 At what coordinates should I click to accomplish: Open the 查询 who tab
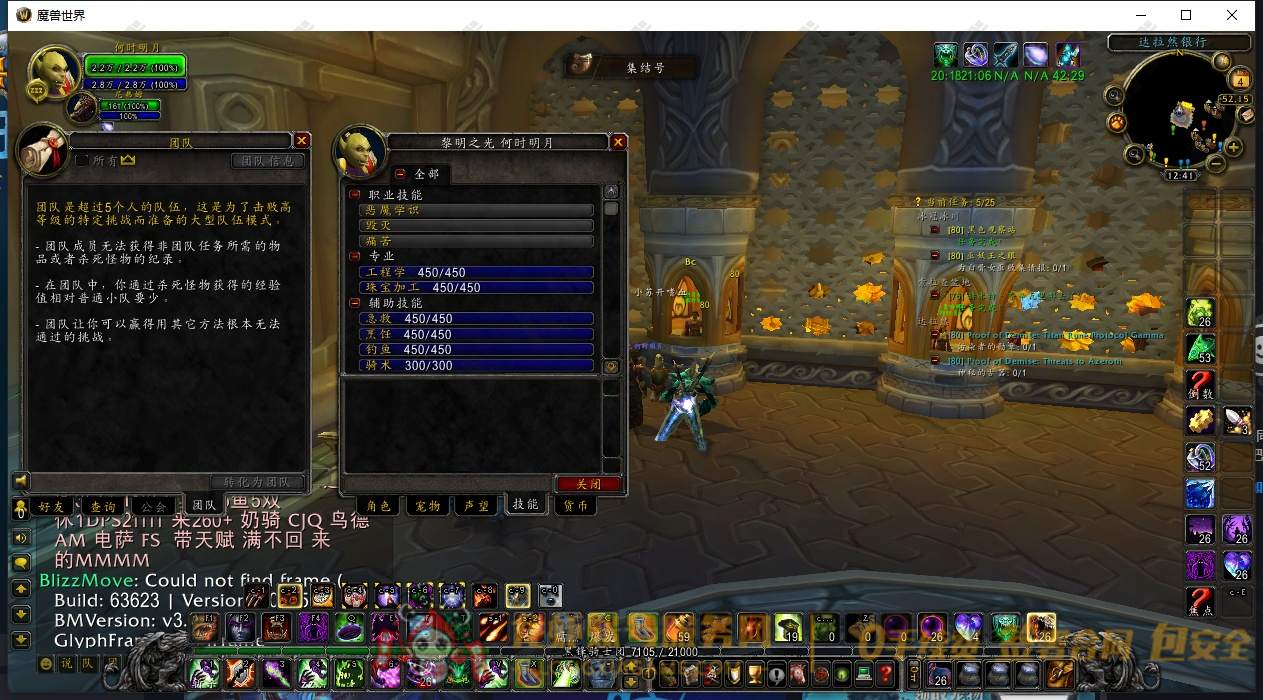click(x=103, y=507)
